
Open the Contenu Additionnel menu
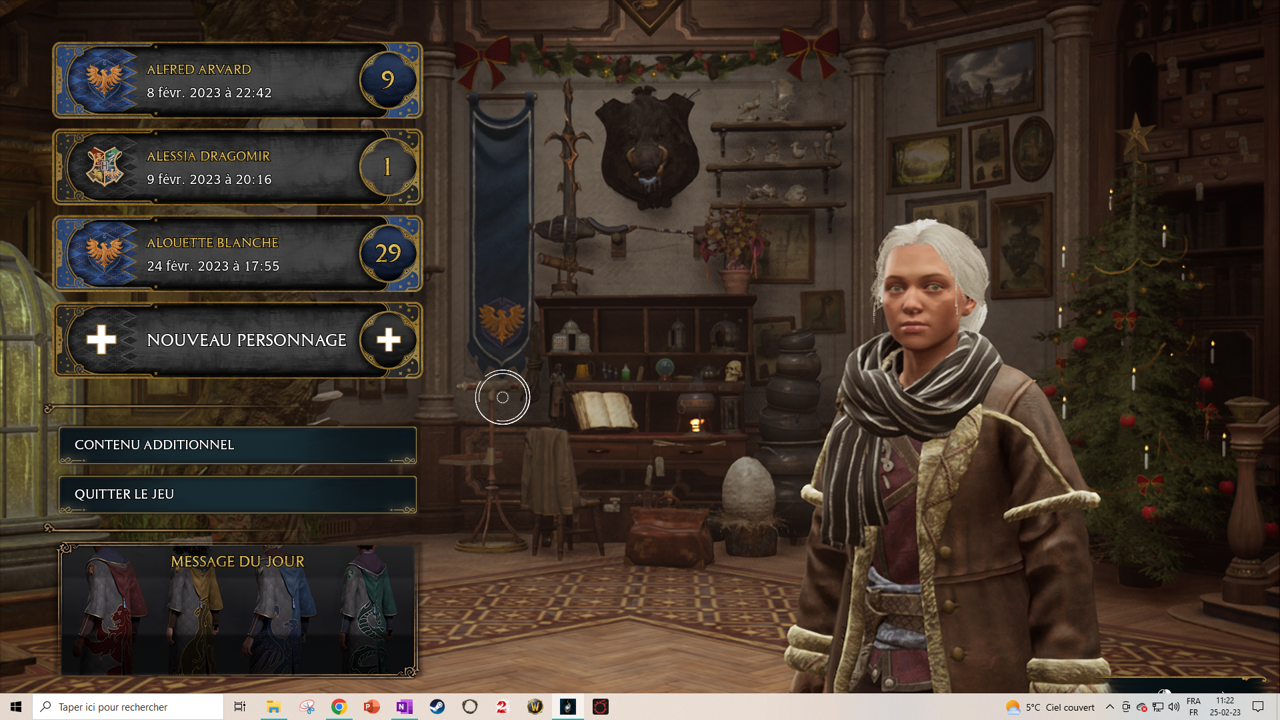[237, 445]
